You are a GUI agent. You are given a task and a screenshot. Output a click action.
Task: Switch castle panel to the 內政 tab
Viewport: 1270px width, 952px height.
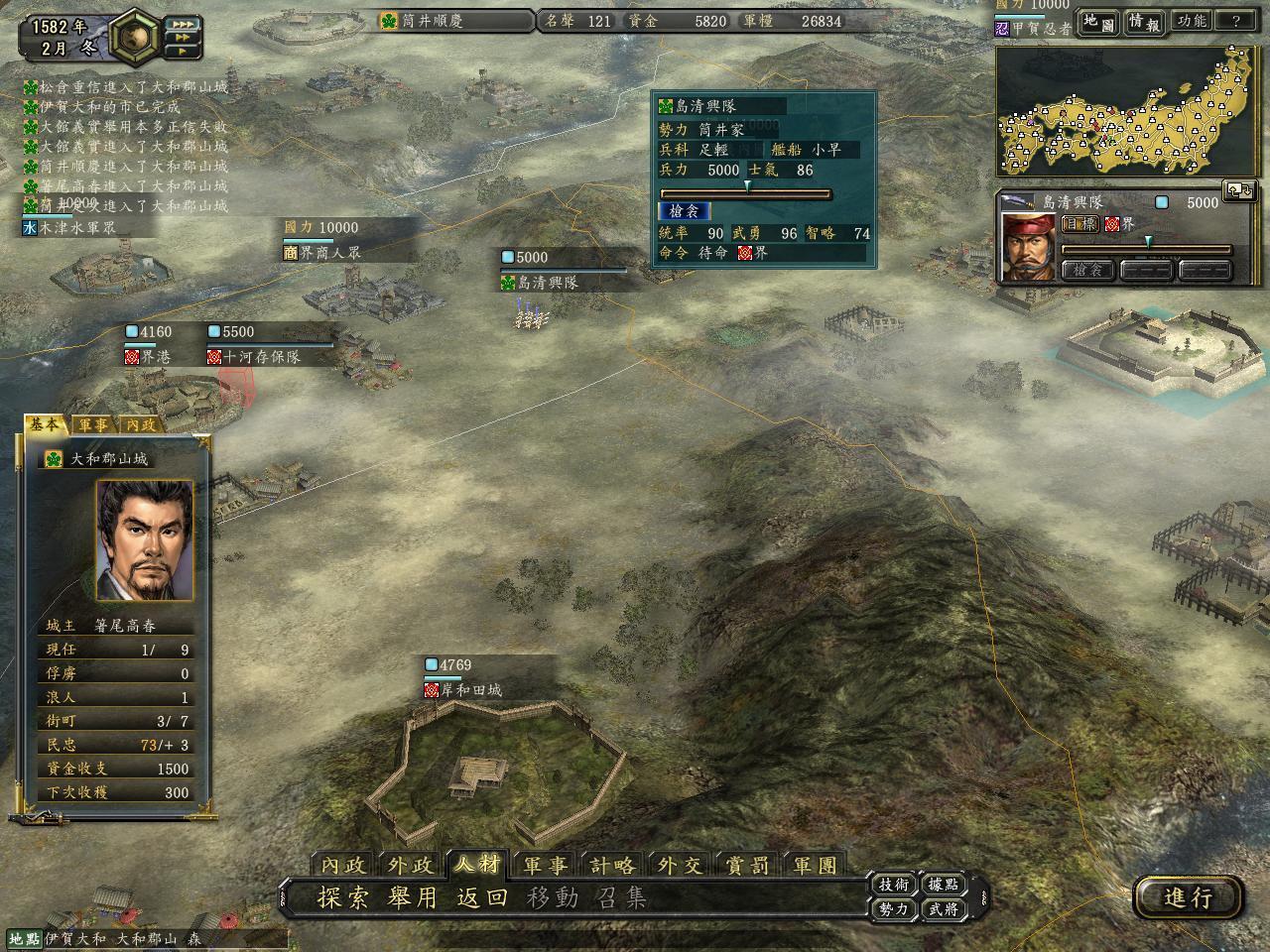click(x=141, y=424)
